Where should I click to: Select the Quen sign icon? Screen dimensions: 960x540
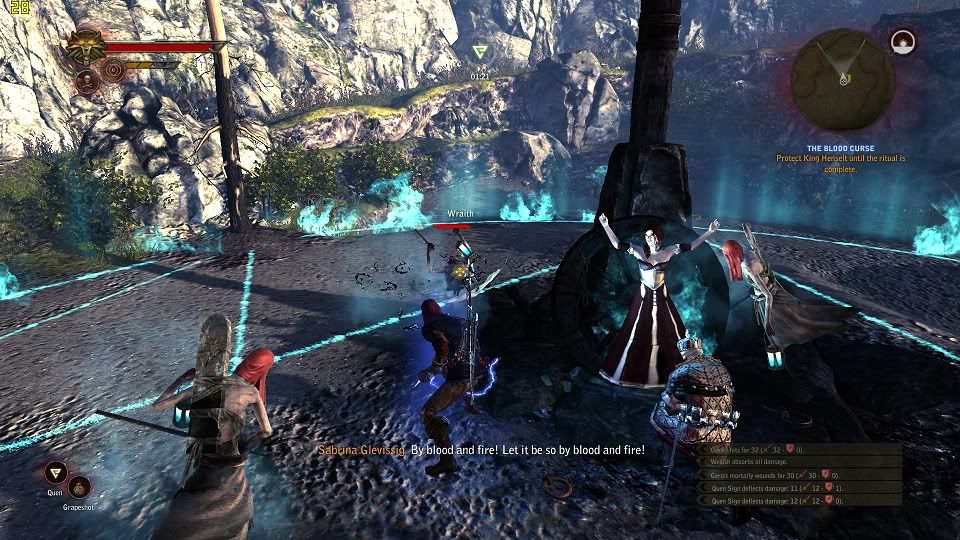(x=55, y=472)
